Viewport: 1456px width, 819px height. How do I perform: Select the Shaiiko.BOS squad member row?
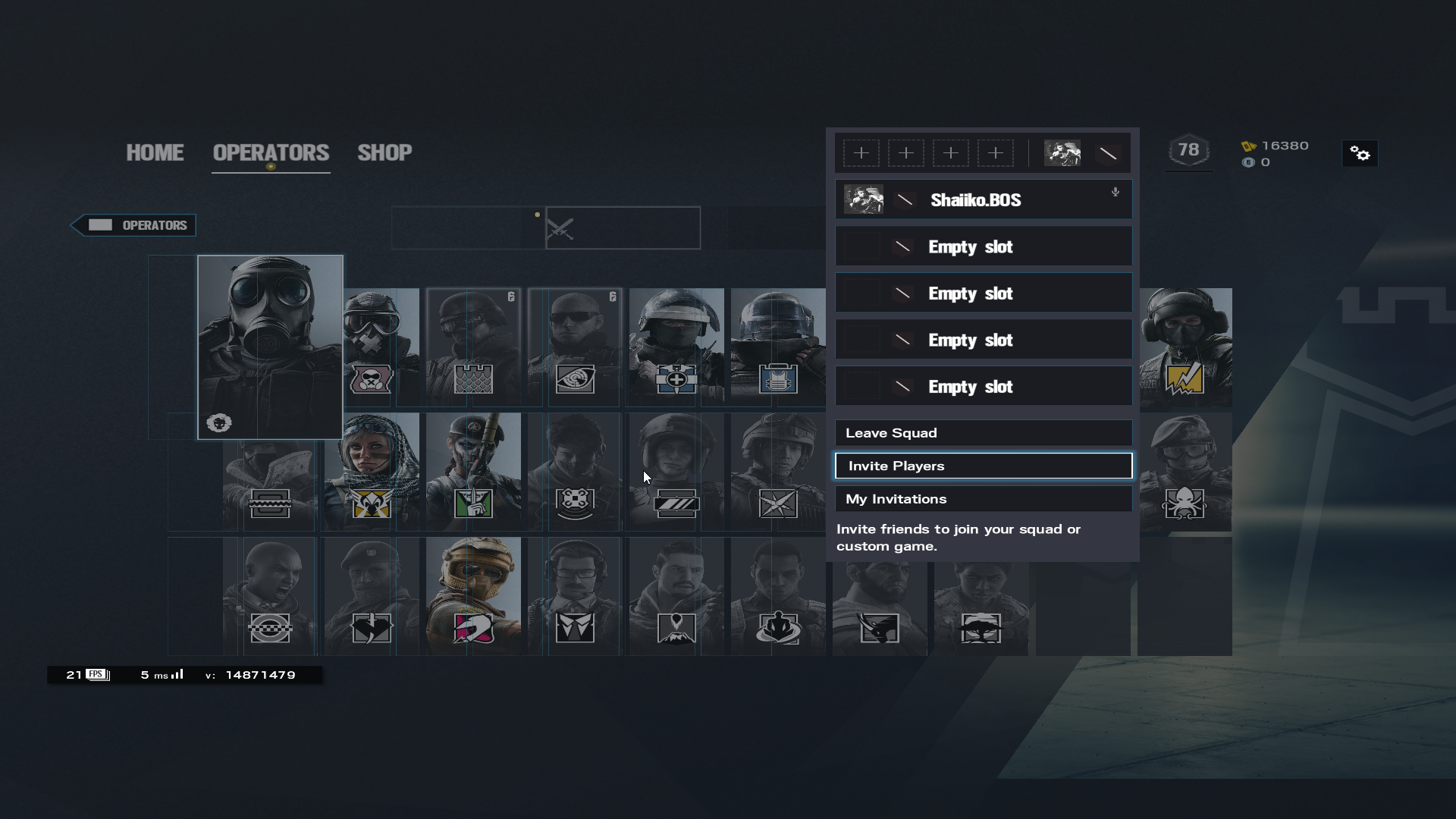click(983, 200)
